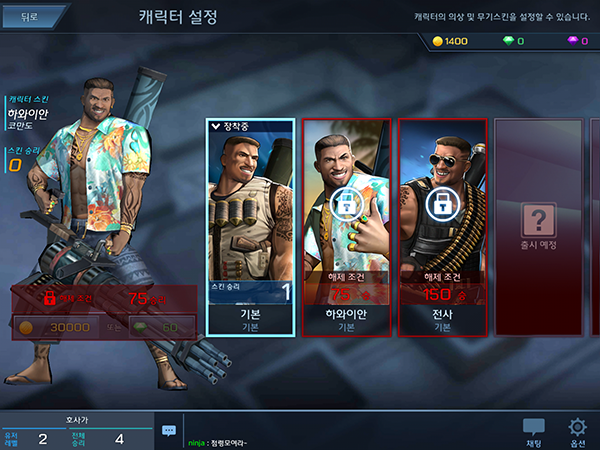Select the equipped 기본 skin card

250,226
